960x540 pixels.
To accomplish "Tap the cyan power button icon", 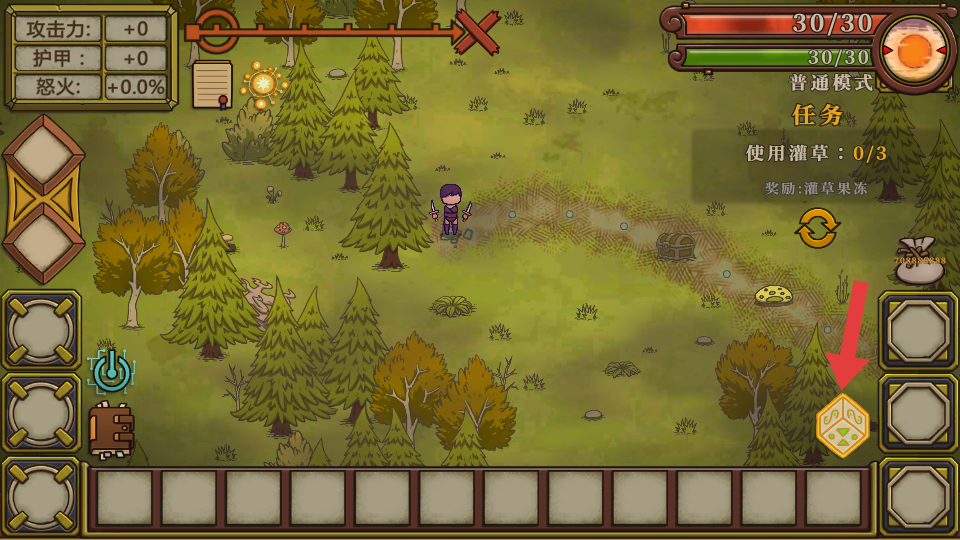I will pos(111,371).
